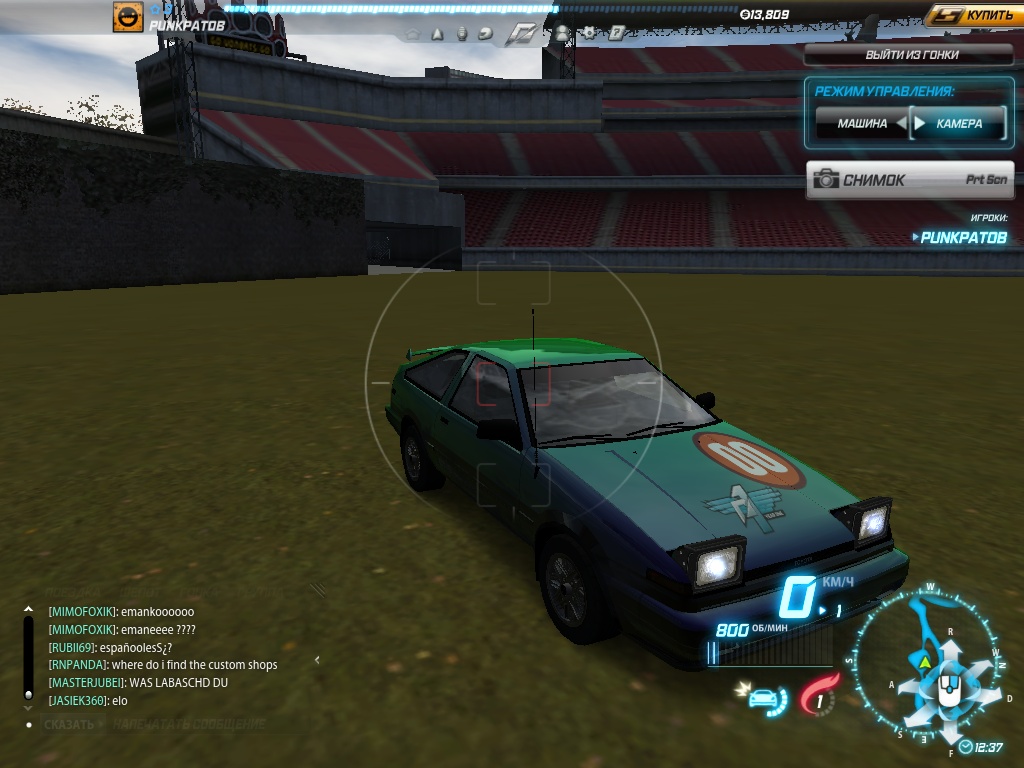Collapse the chat panel with the side arrow
Viewport: 1024px width, 768px height.
317,660
